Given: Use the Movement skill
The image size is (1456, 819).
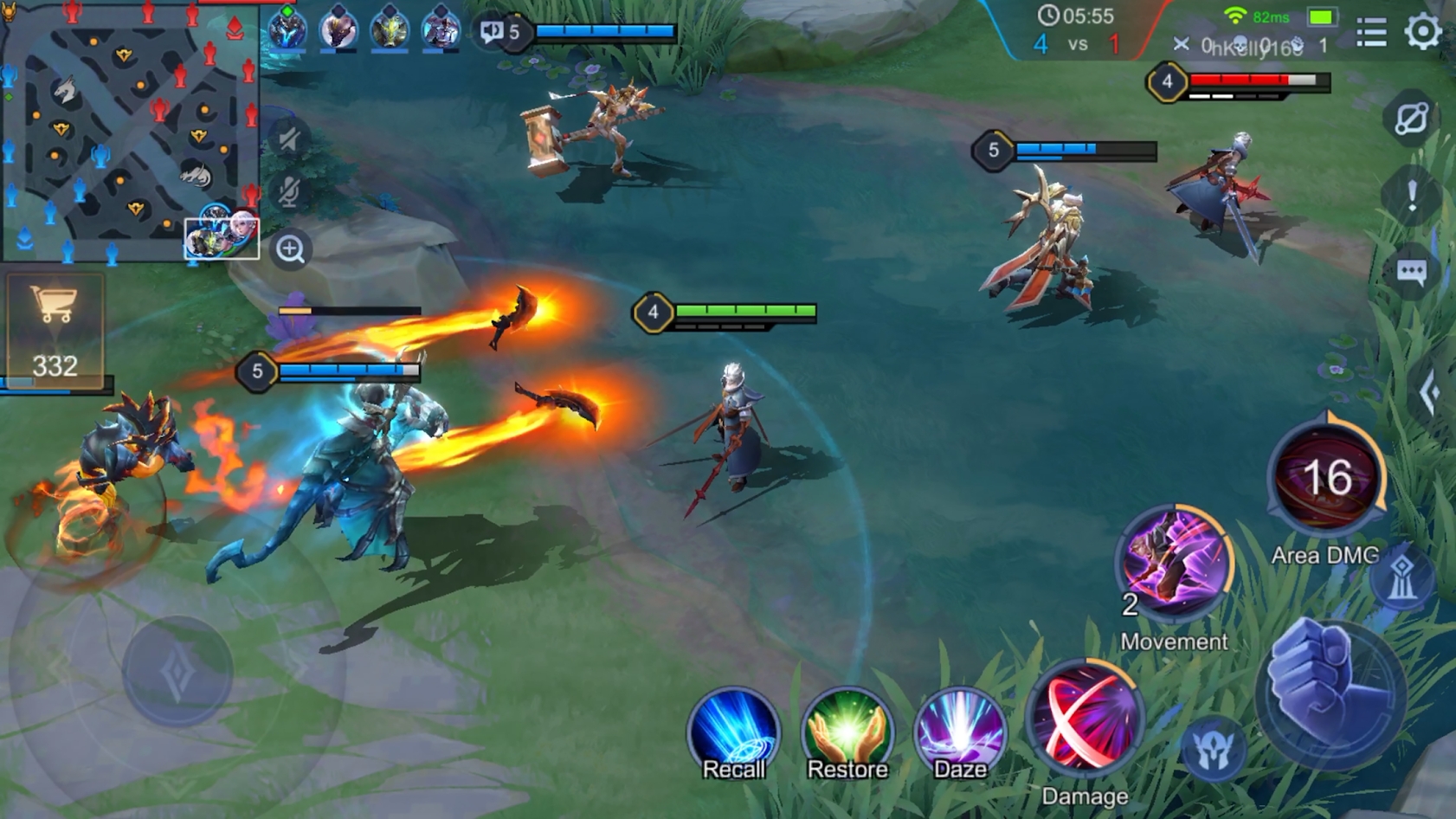Looking at the screenshot, I should (x=1174, y=563).
